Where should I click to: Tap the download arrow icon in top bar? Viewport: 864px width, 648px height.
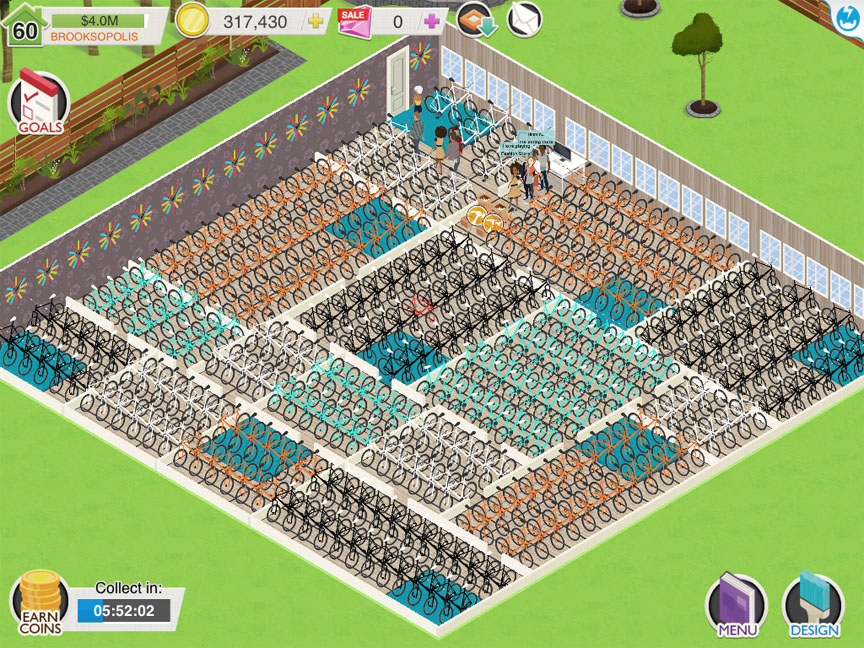click(x=478, y=19)
